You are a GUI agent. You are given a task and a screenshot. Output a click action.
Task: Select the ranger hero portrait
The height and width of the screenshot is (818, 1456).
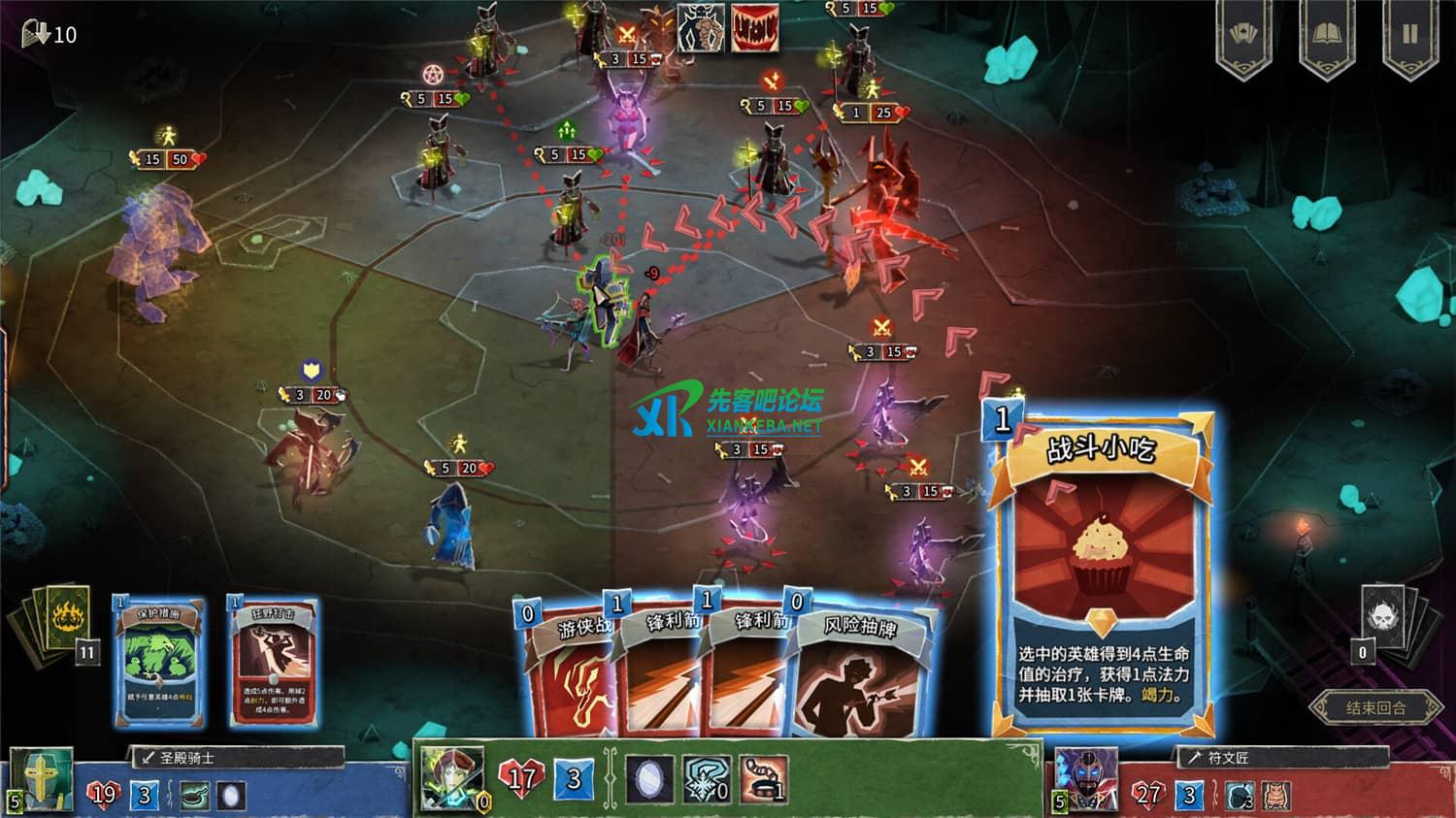tap(452, 777)
